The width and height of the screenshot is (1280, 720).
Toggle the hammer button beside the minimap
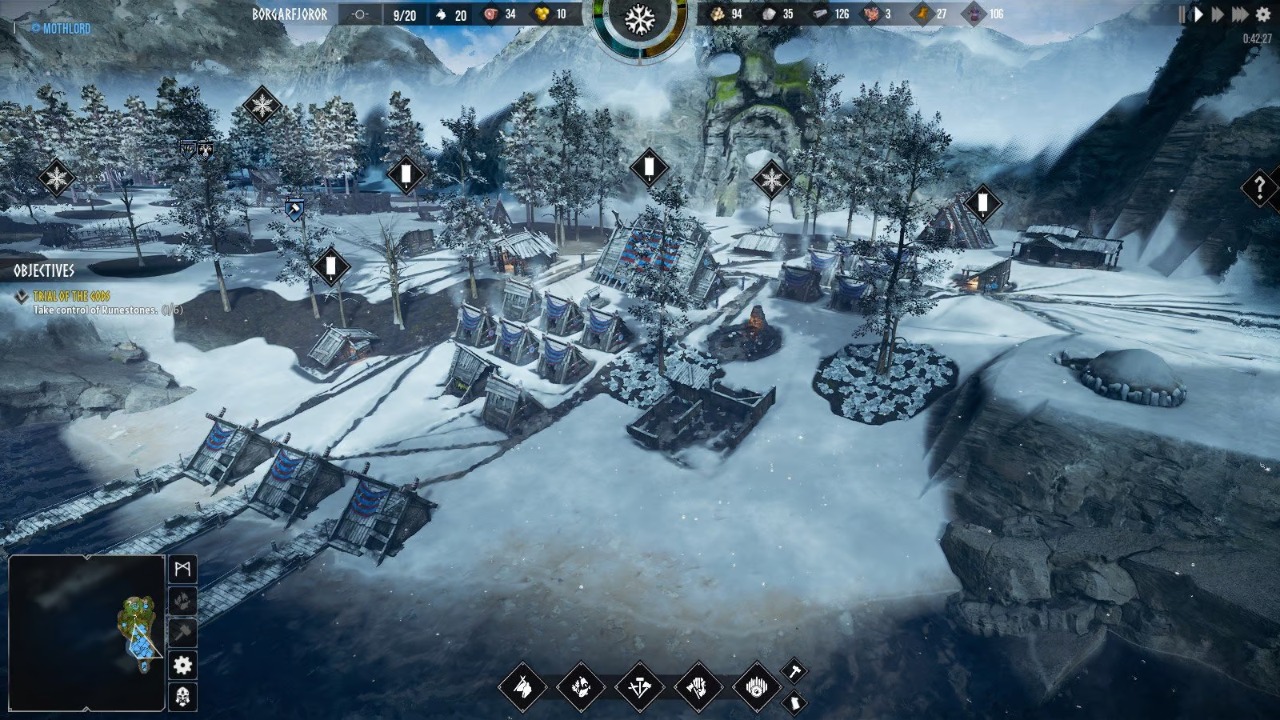[183, 633]
